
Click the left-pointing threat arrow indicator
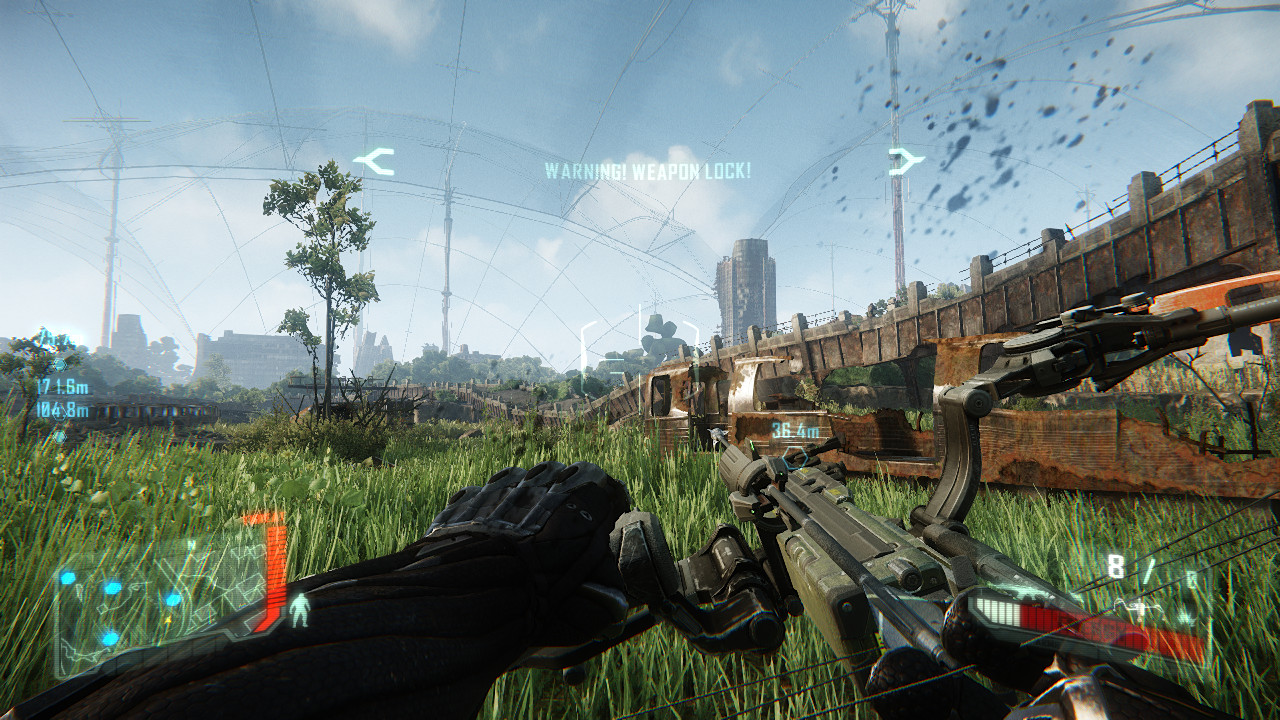(374, 161)
